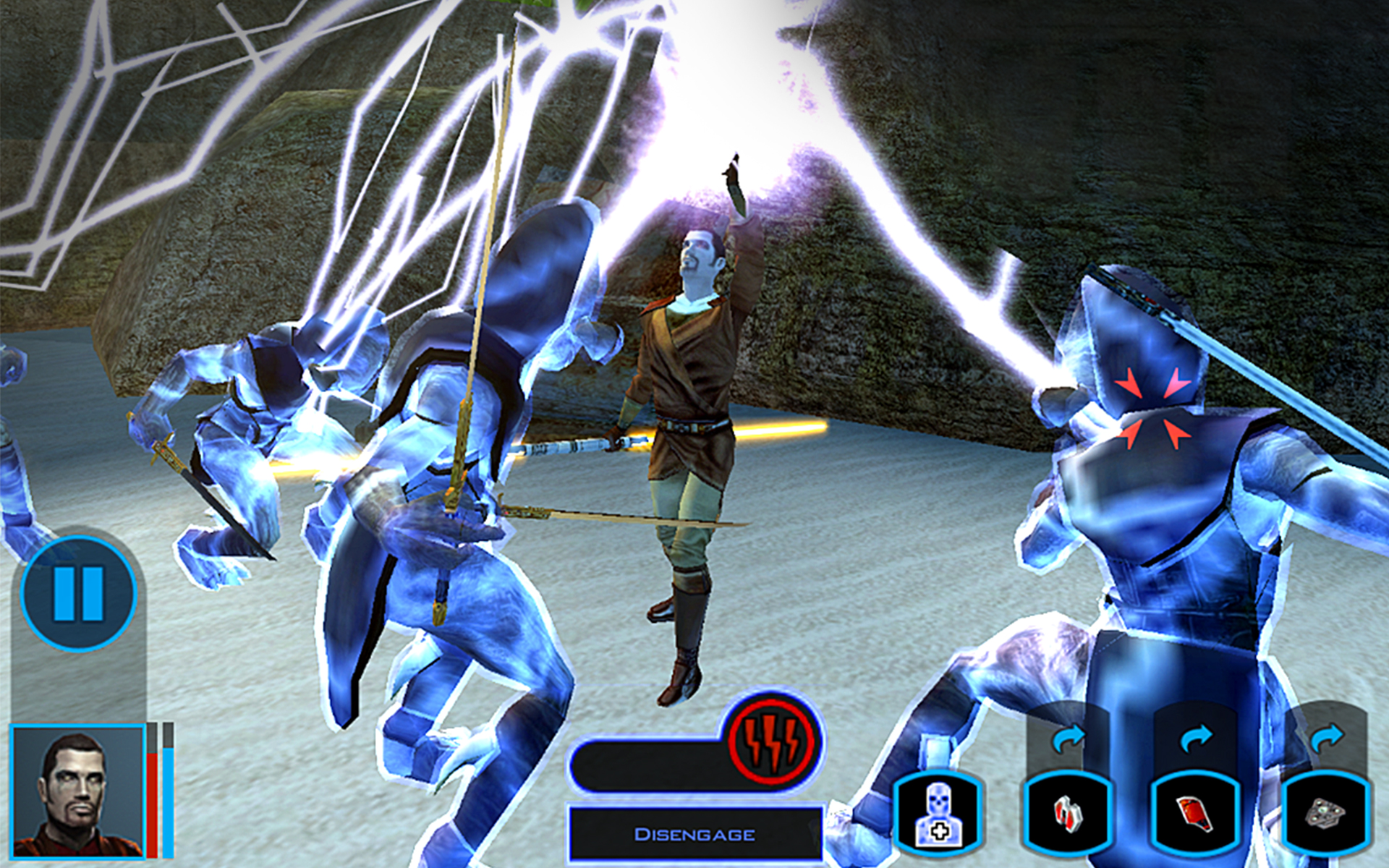Cycle the mine slot with its blue arrow

tap(1325, 739)
